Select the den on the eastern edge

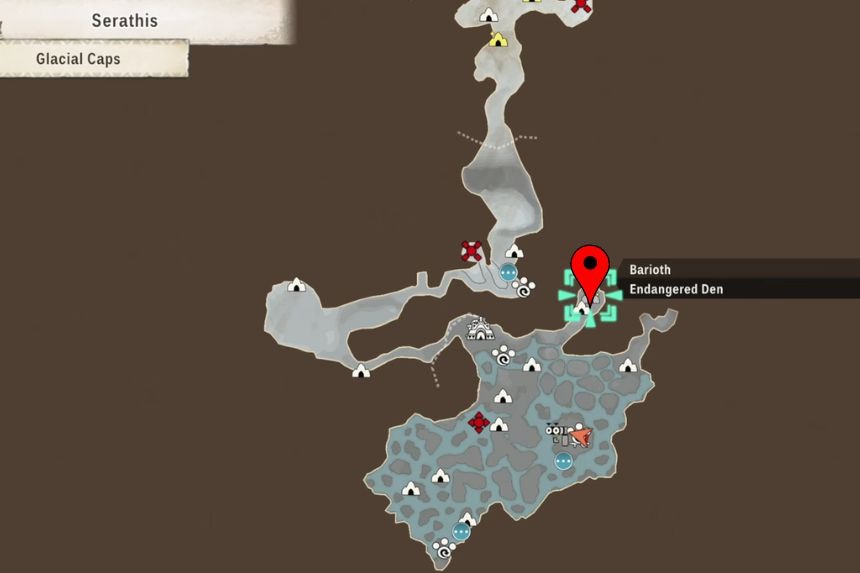(x=627, y=365)
